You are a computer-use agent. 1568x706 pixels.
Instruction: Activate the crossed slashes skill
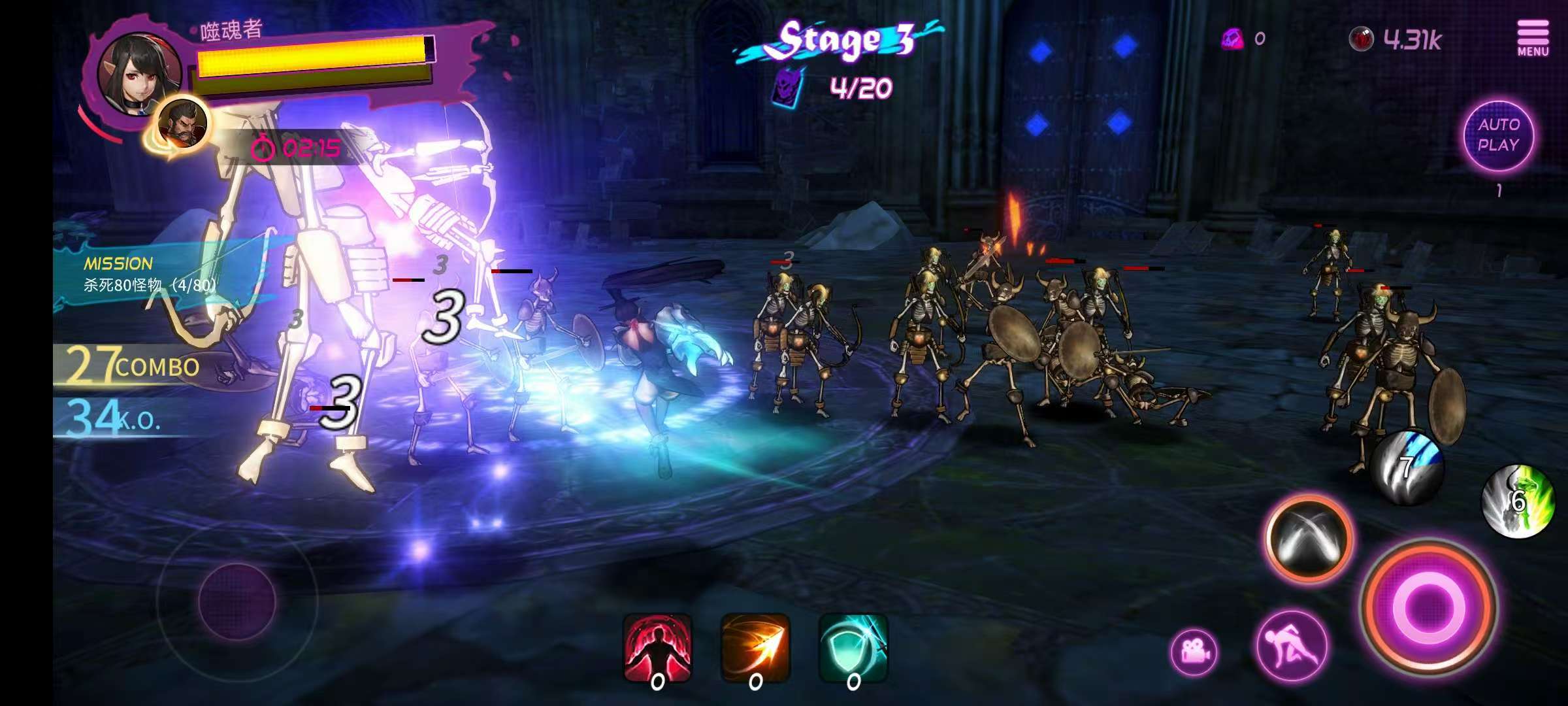tap(1309, 539)
